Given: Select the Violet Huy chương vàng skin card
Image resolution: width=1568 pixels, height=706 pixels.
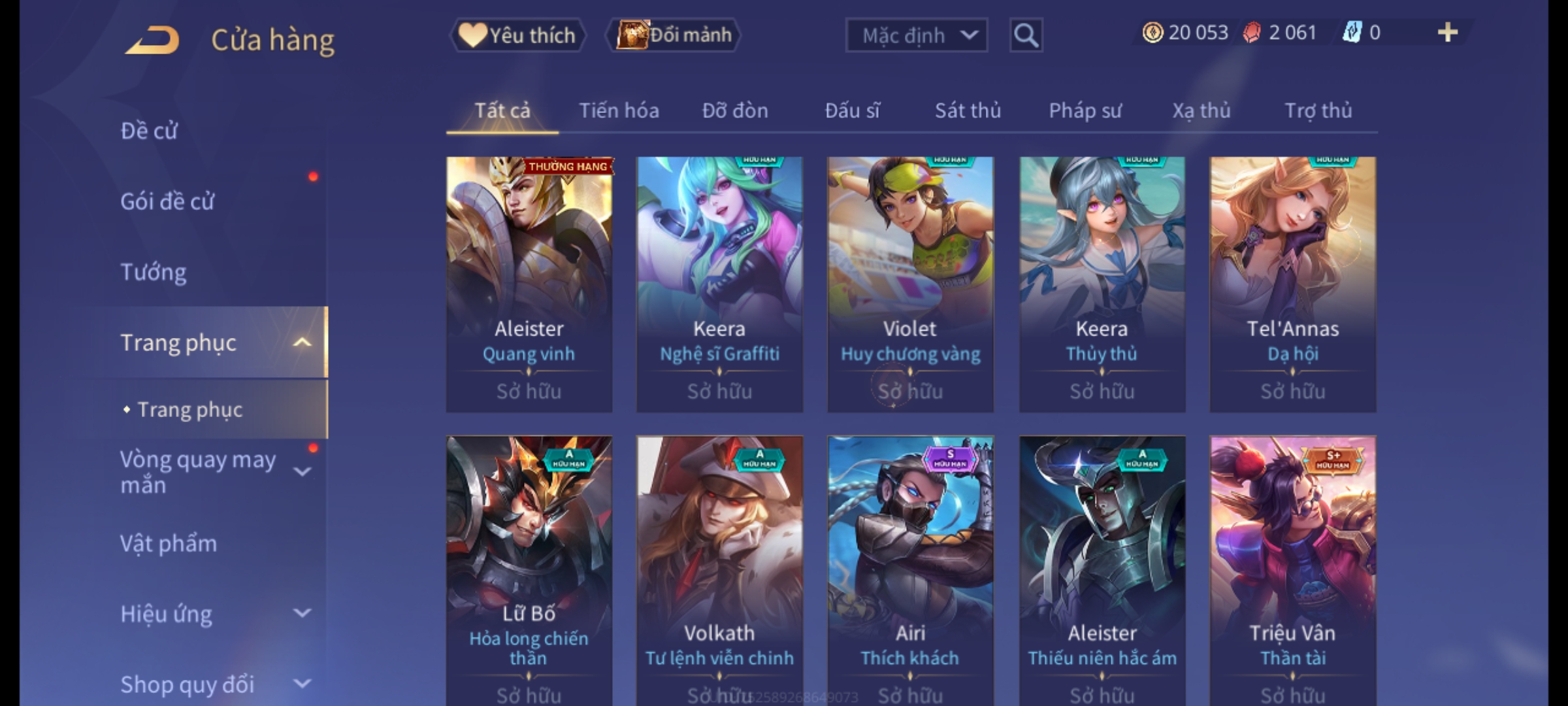Looking at the screenshot, I should click(910, 284).
